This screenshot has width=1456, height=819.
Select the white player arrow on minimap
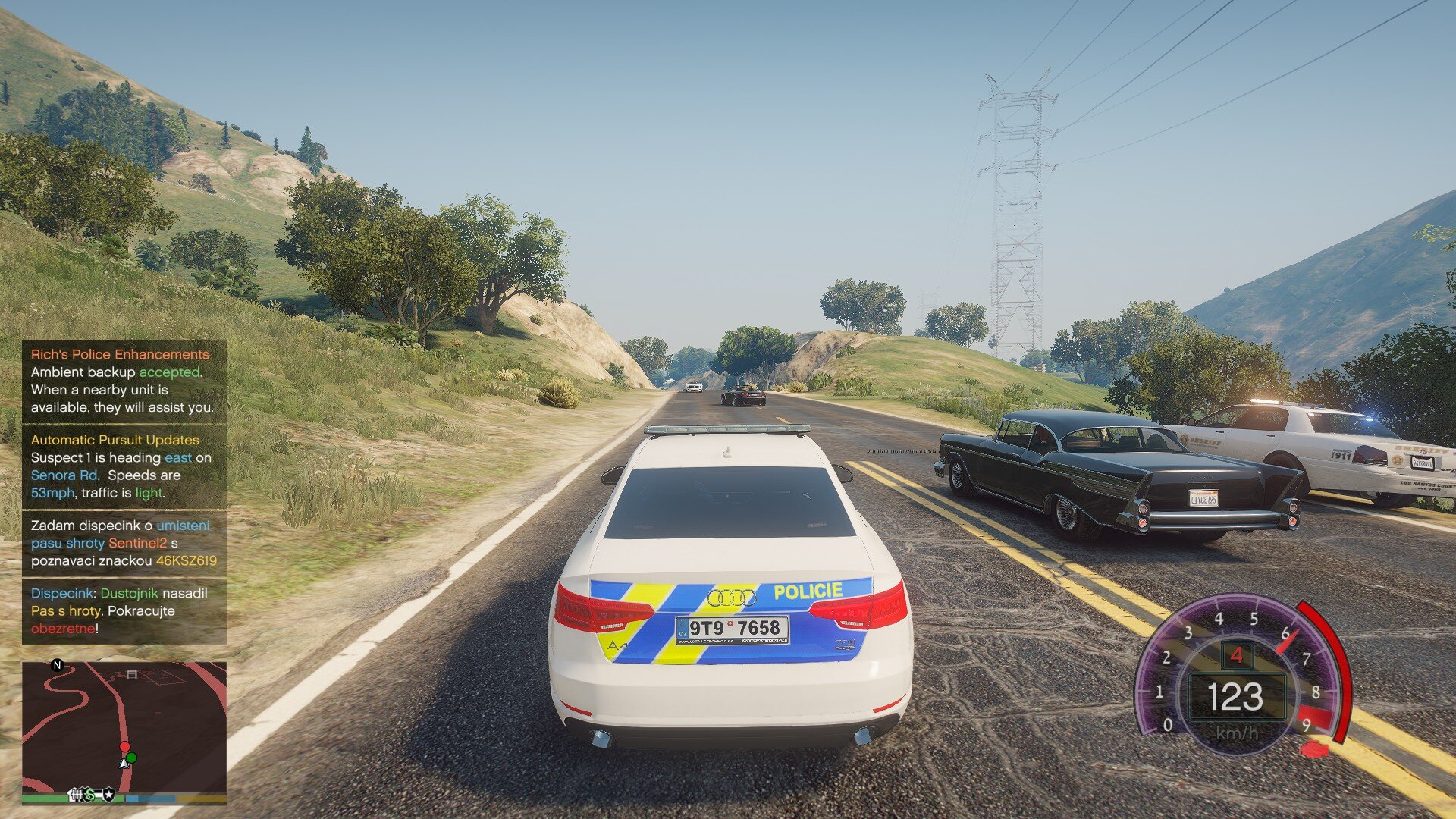pos(124,761)
